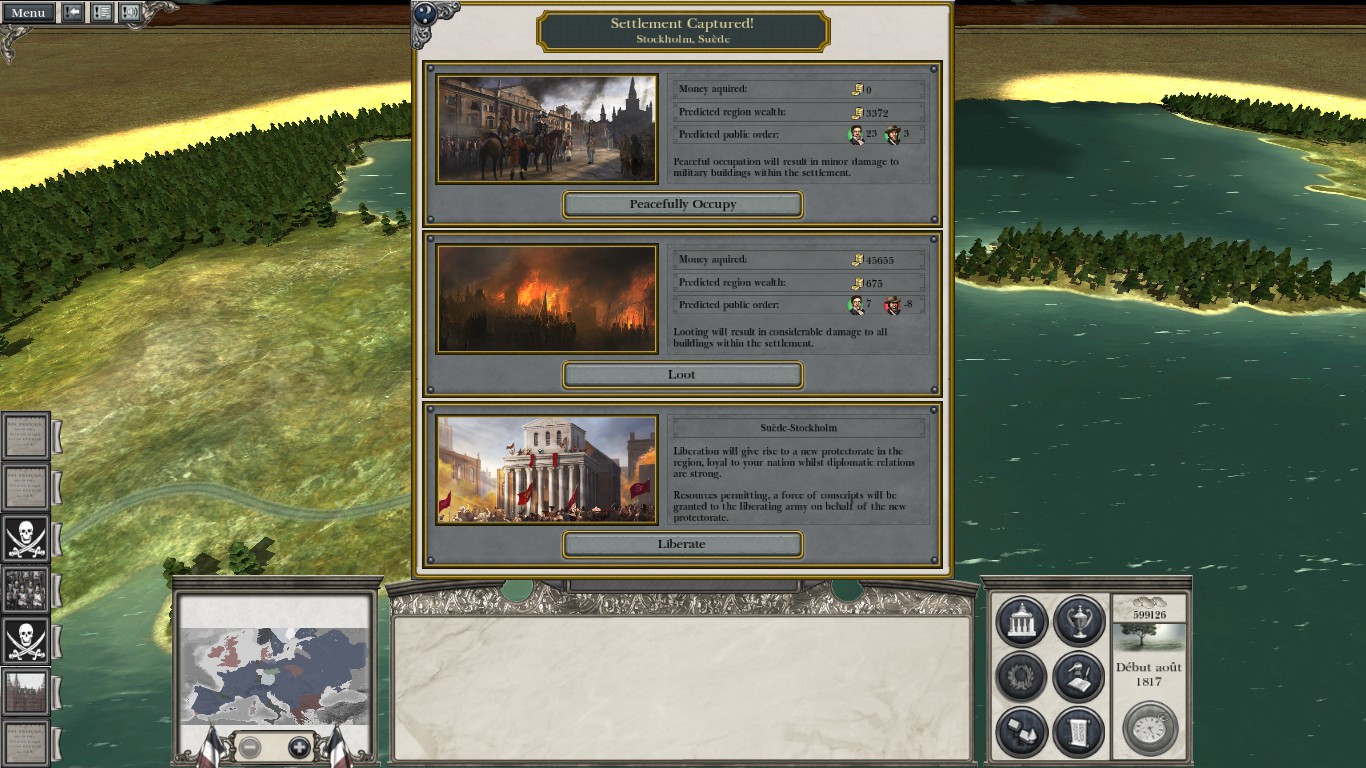
Task: Open help with the question mark icon
Action: pos(427,14)
